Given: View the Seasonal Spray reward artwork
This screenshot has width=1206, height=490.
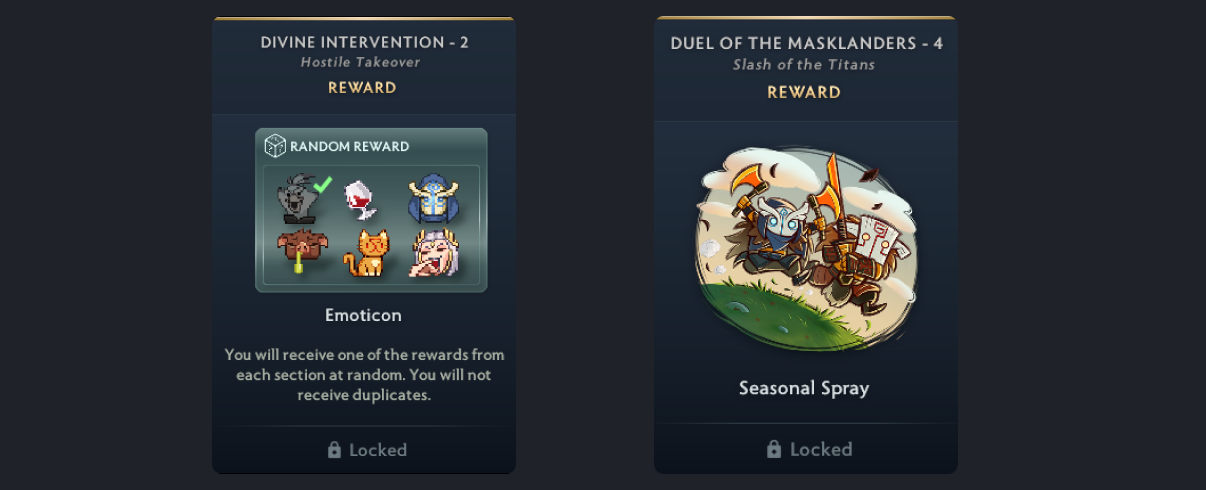Looking at the screenshot, I should click(805, 248).
